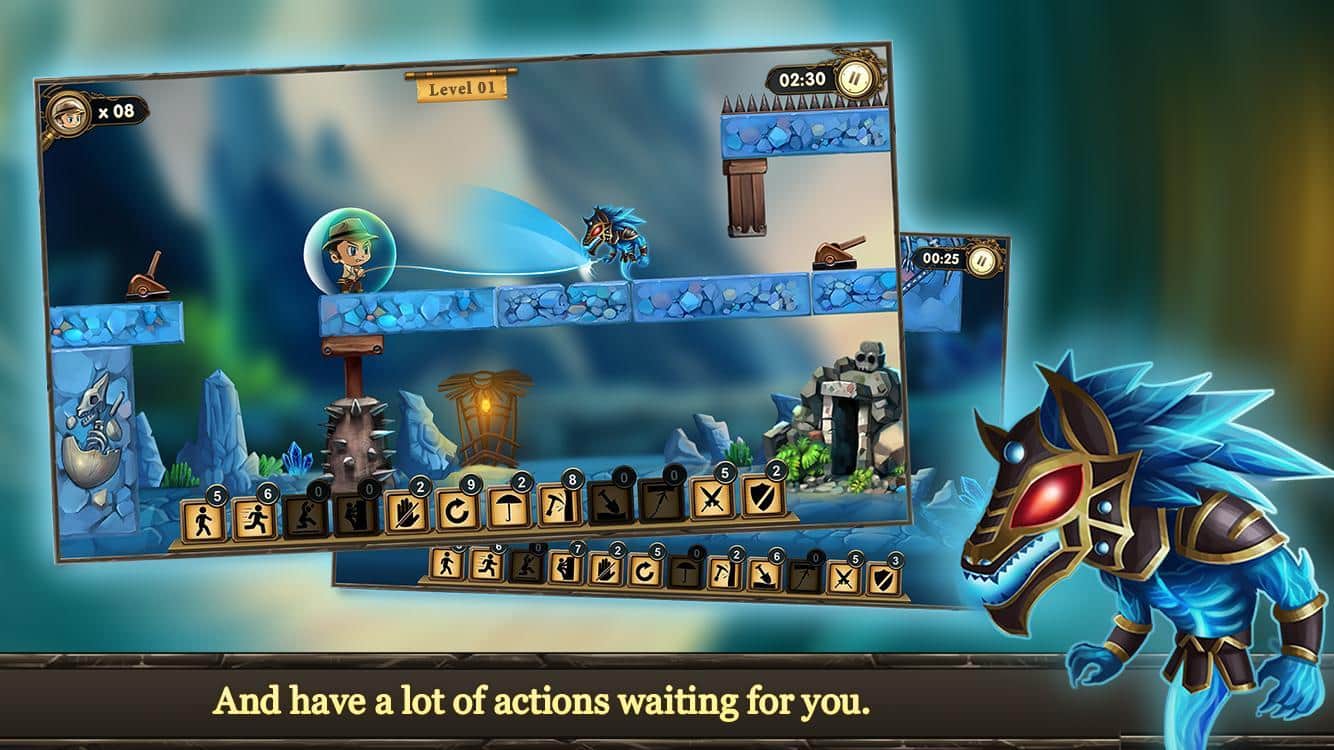Pause the game beside the 02:30 timer

click(x=853, y=79)
